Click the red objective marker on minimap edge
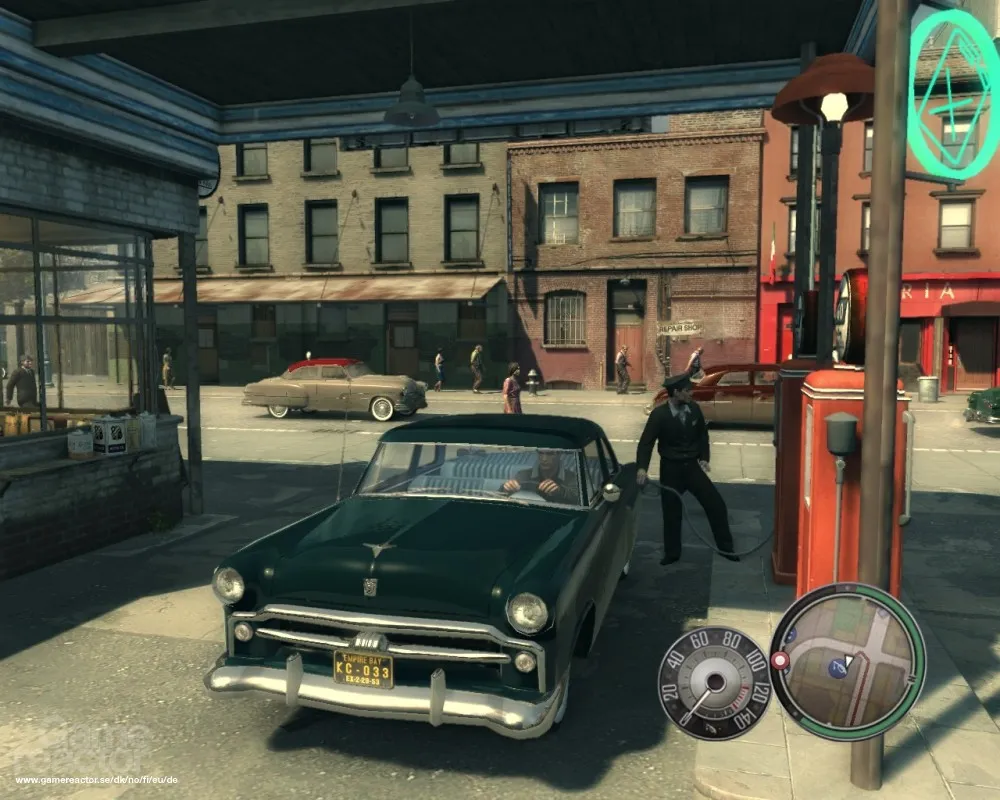The image size is (1000, 800). click(780, 660)
